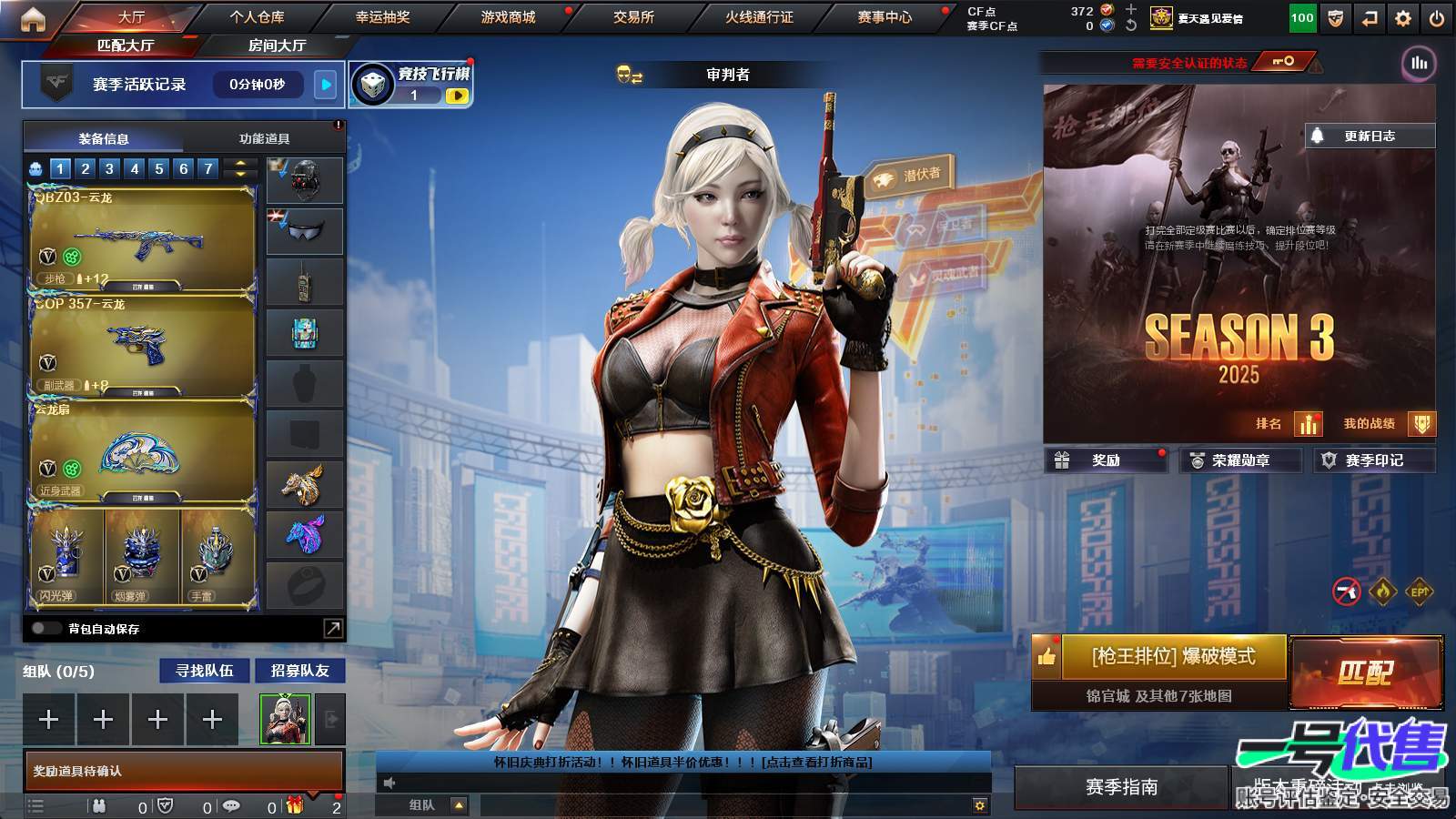Open the 更新日志 update log
The height and width of the screenshot is (819, 1456).
1370,135
